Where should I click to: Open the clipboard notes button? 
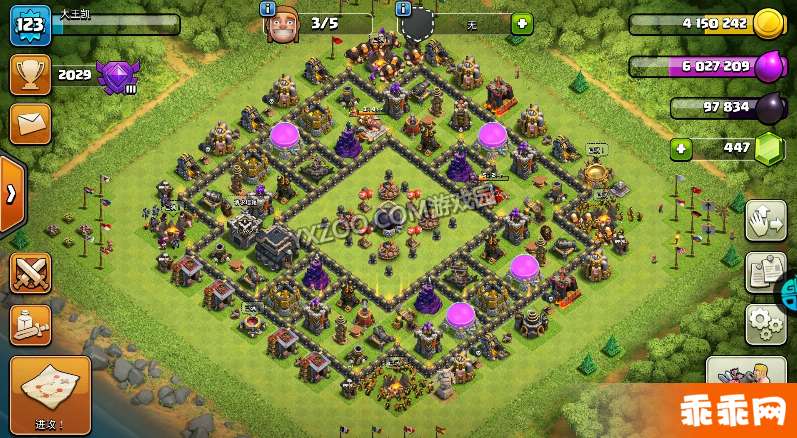pyautogui.click(x=765, y=272)
